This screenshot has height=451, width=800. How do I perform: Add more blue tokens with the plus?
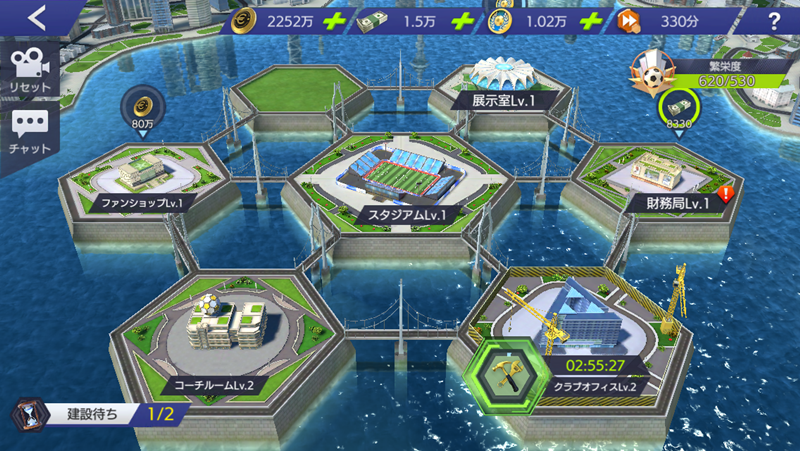click(592, 21)
